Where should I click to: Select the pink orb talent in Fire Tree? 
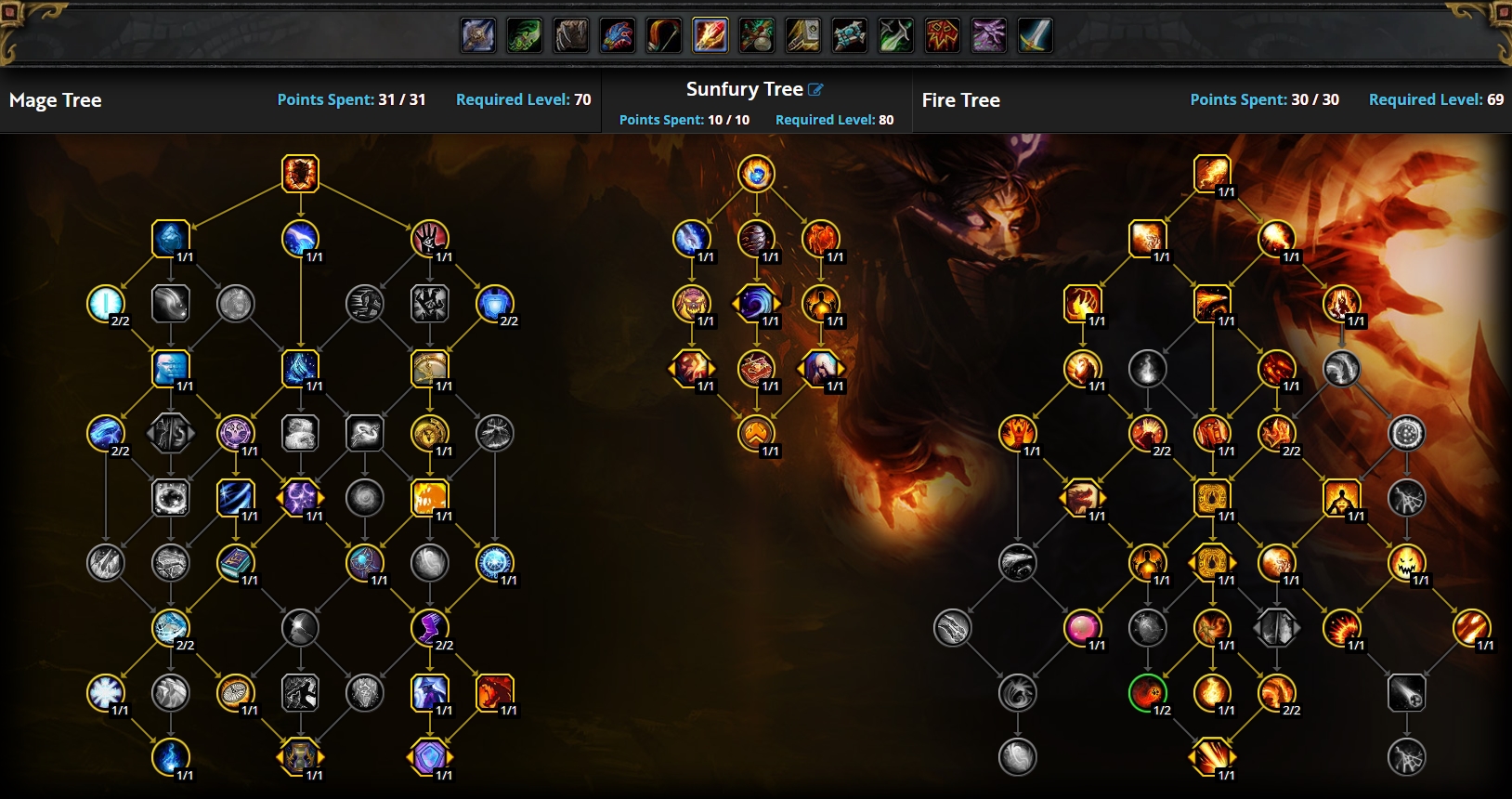click(x=1082, y=628)
